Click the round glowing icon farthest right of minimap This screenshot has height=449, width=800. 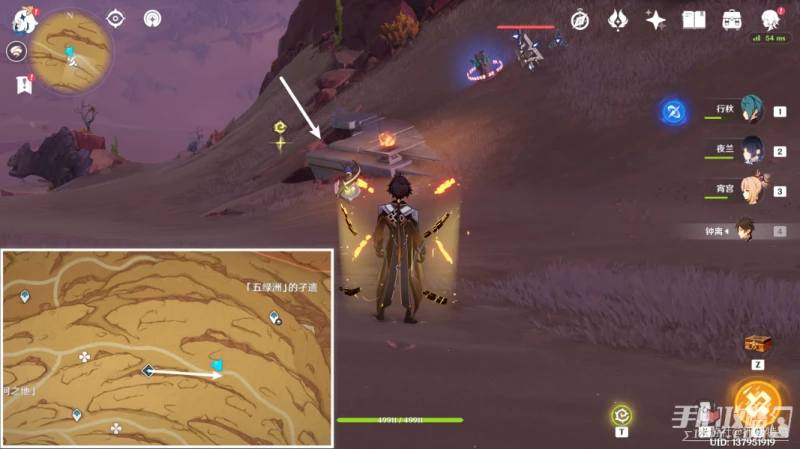pos(152,18)
